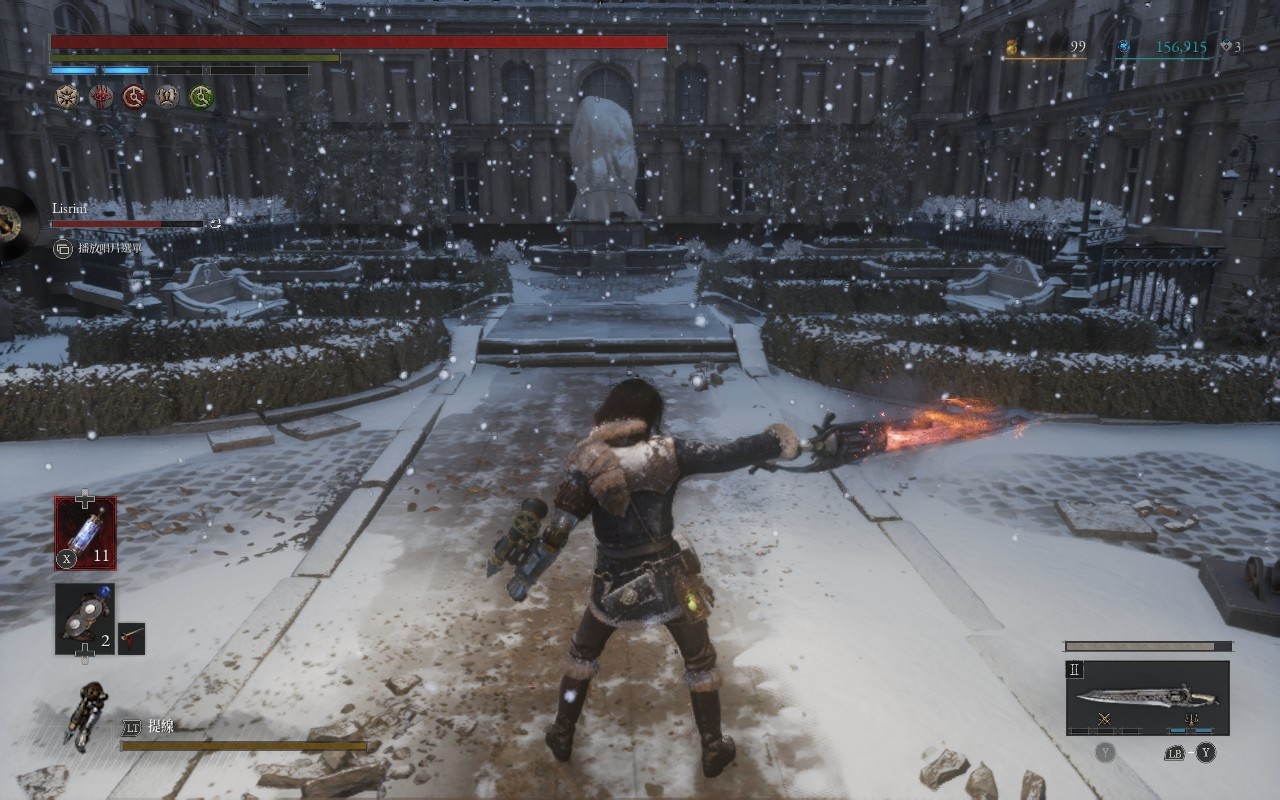Image resolution: width=1280 pixels, height=800 pixels.
Task: Click the green circular buff status icon
Action: (x=201, y=97)
